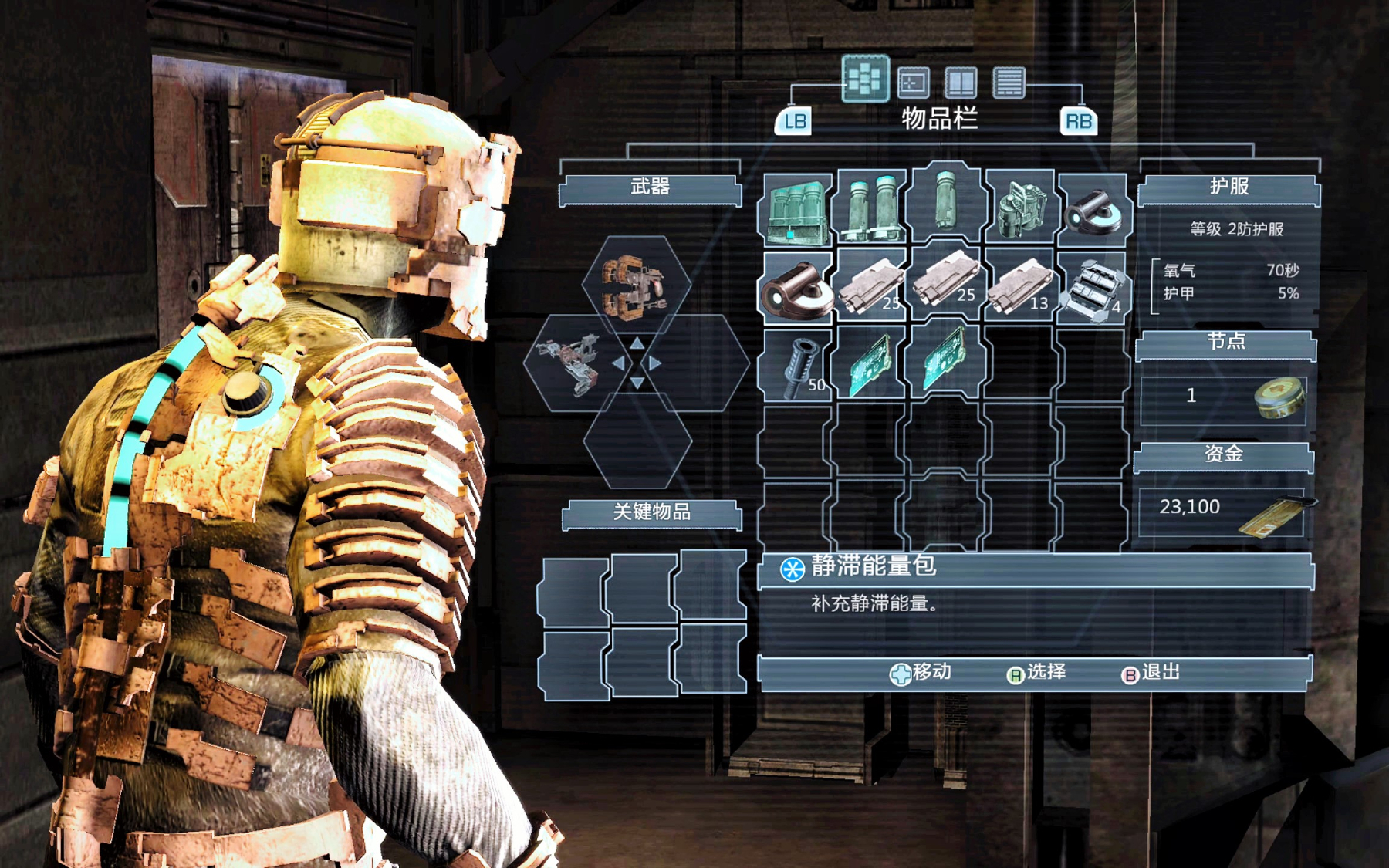Switch to the map tab icon
1389x868 pixels.
913,82
